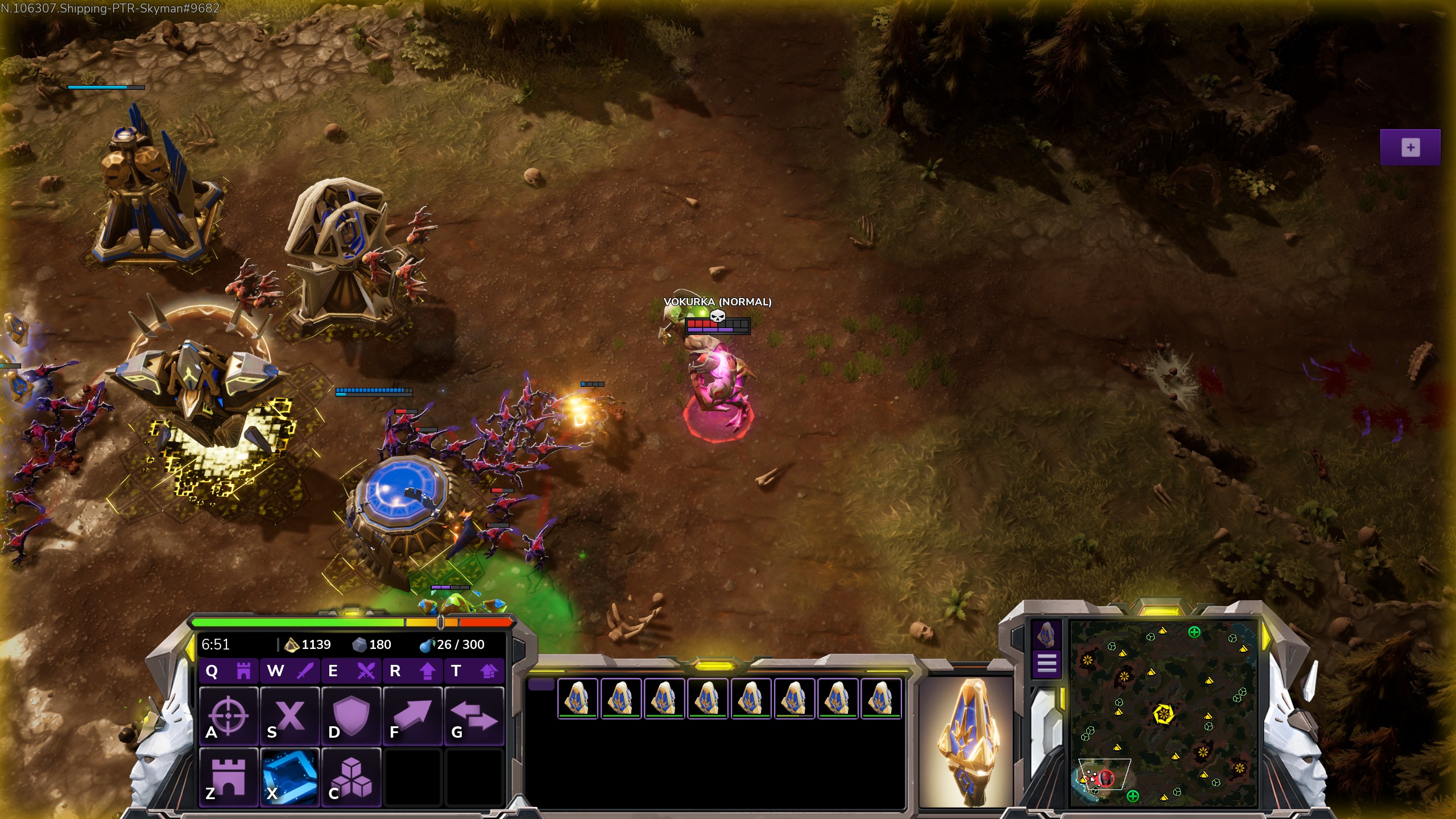
Task: Activate the Move arrow command
Action: 413,715
